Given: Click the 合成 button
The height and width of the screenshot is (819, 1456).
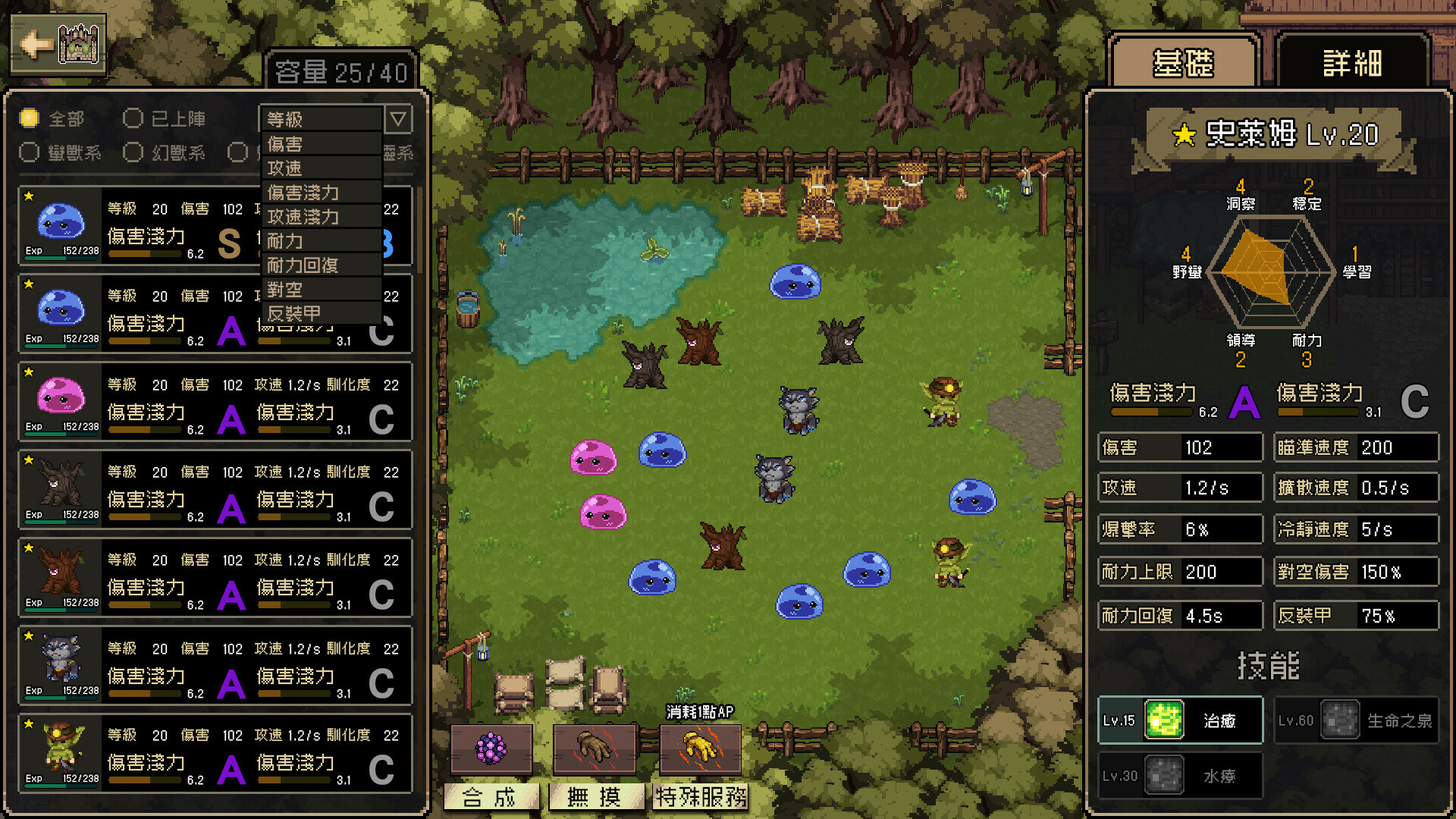Looking at the screenshot, I should pos(490,796).
